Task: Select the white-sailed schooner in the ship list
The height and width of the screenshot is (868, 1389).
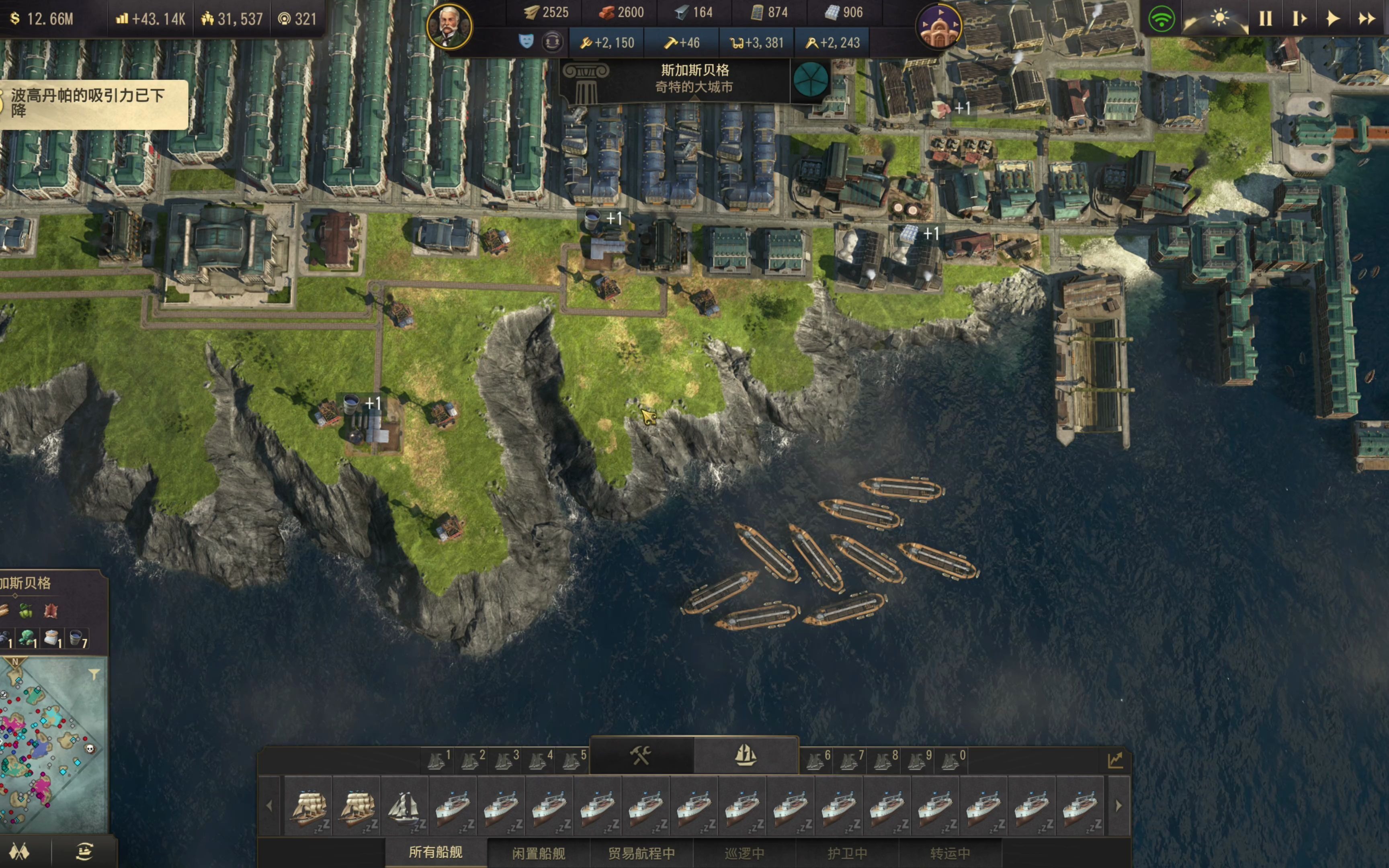Action: [x=404, y=806]
